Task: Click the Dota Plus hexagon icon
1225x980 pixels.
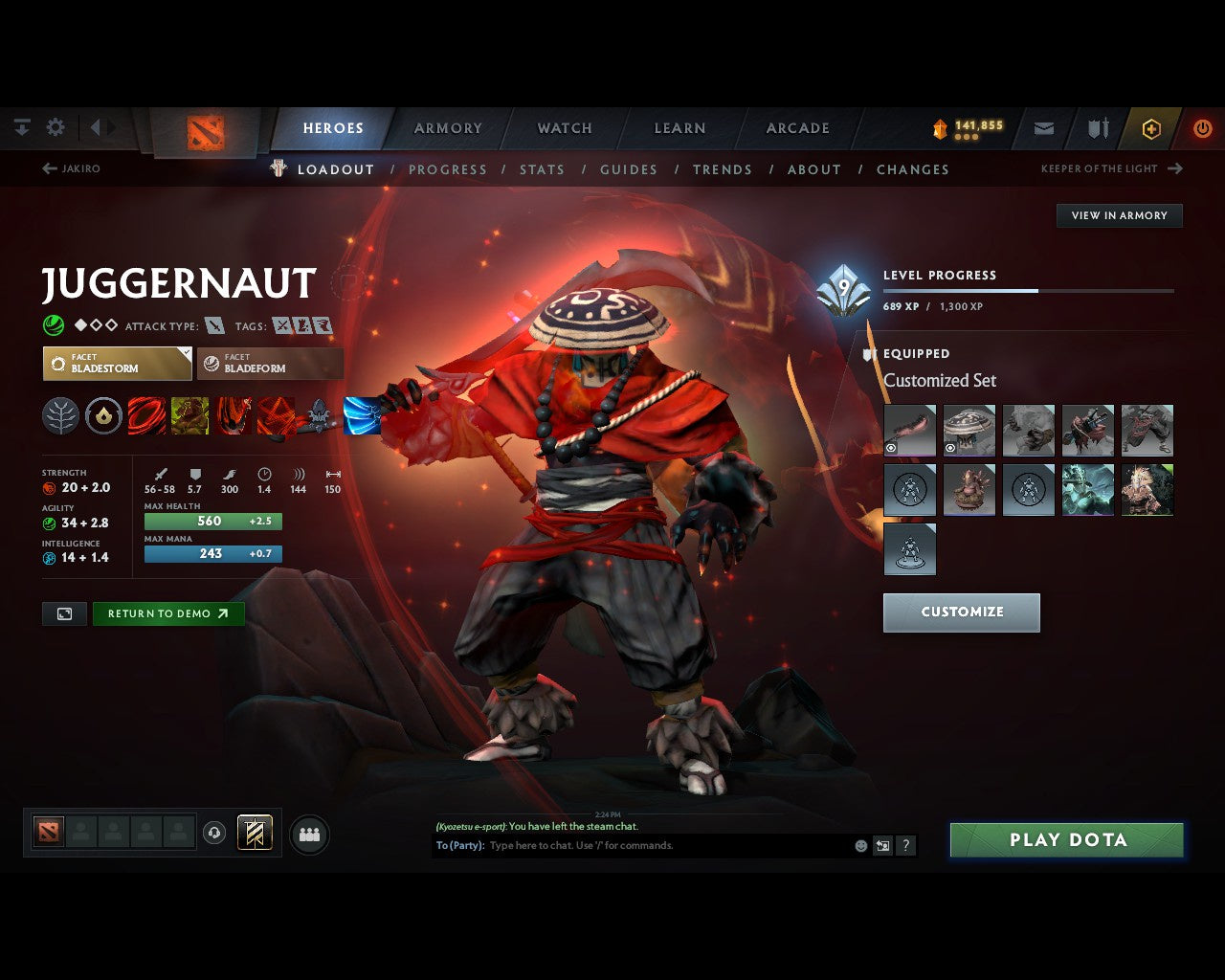Action: tap(1151, 127)
